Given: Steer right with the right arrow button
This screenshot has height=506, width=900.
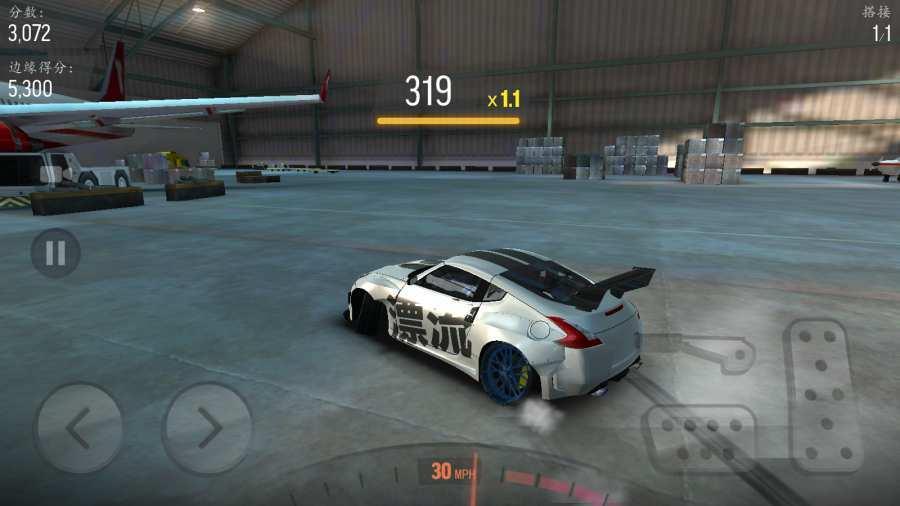Looking at the screenshot, I should tap(207, 428).
